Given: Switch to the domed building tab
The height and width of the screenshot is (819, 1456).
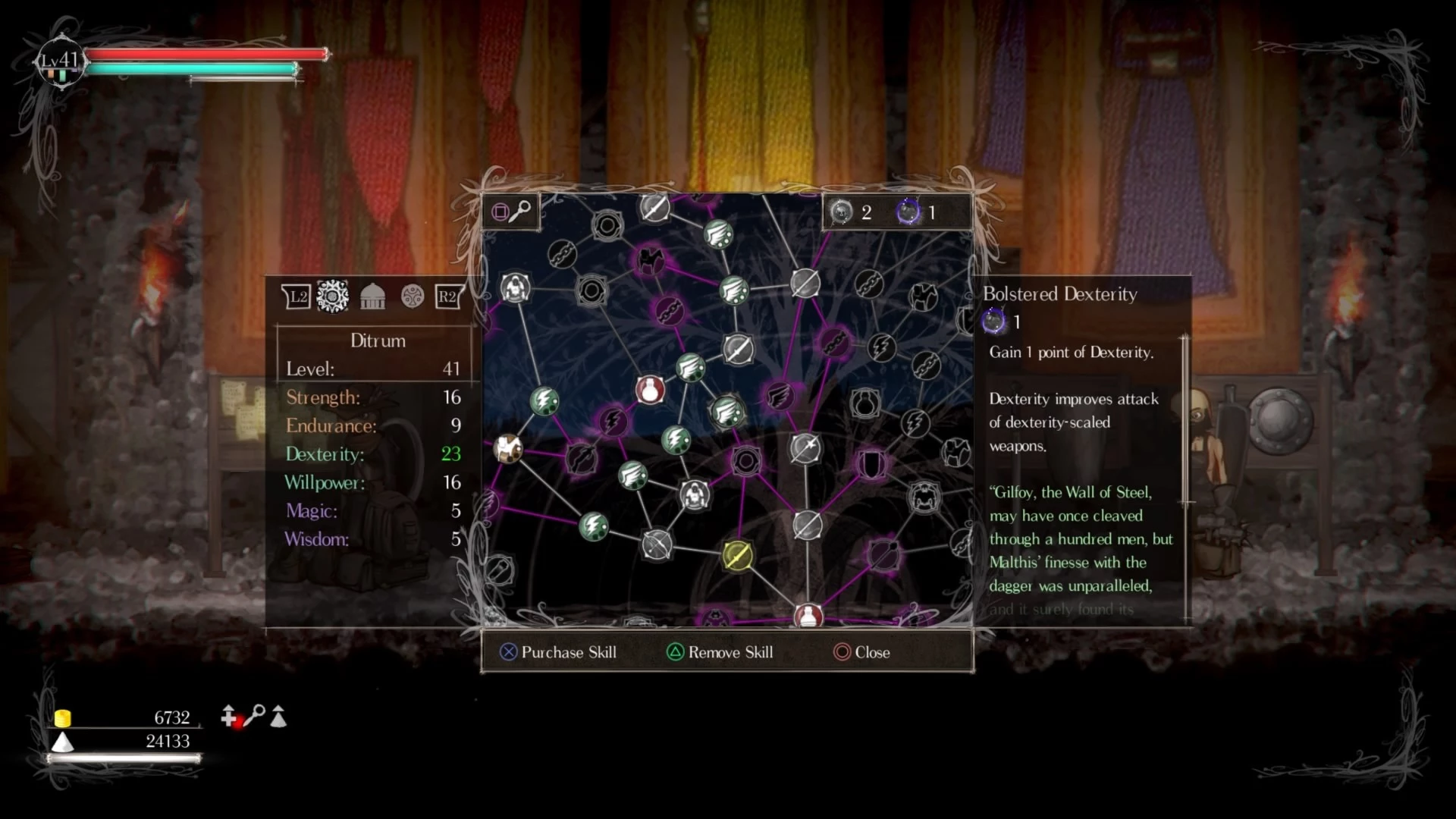Looking at the screenshot, I should tap(372, 297).
